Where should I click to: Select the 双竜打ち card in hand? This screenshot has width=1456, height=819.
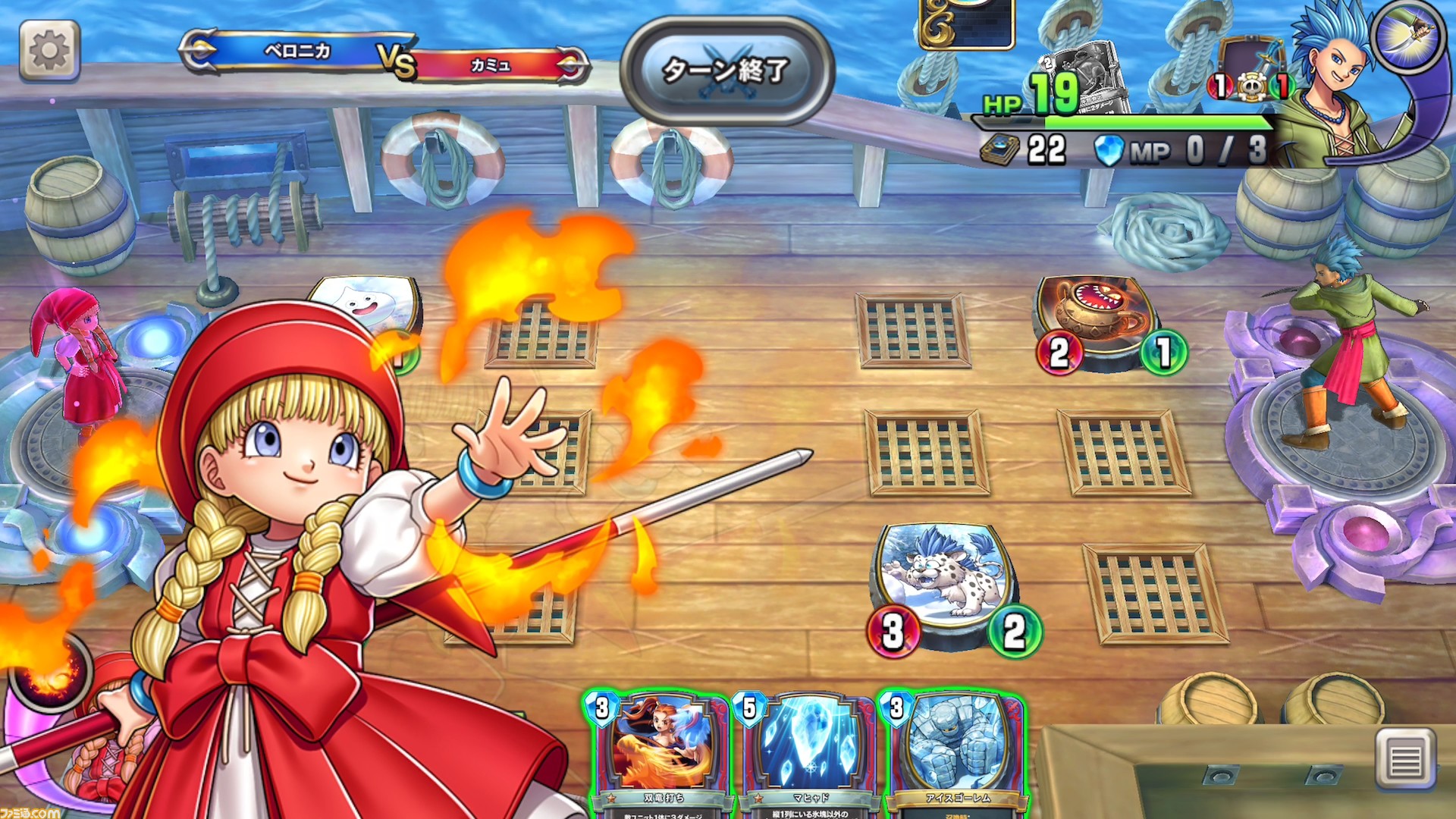tap(657, 752)
